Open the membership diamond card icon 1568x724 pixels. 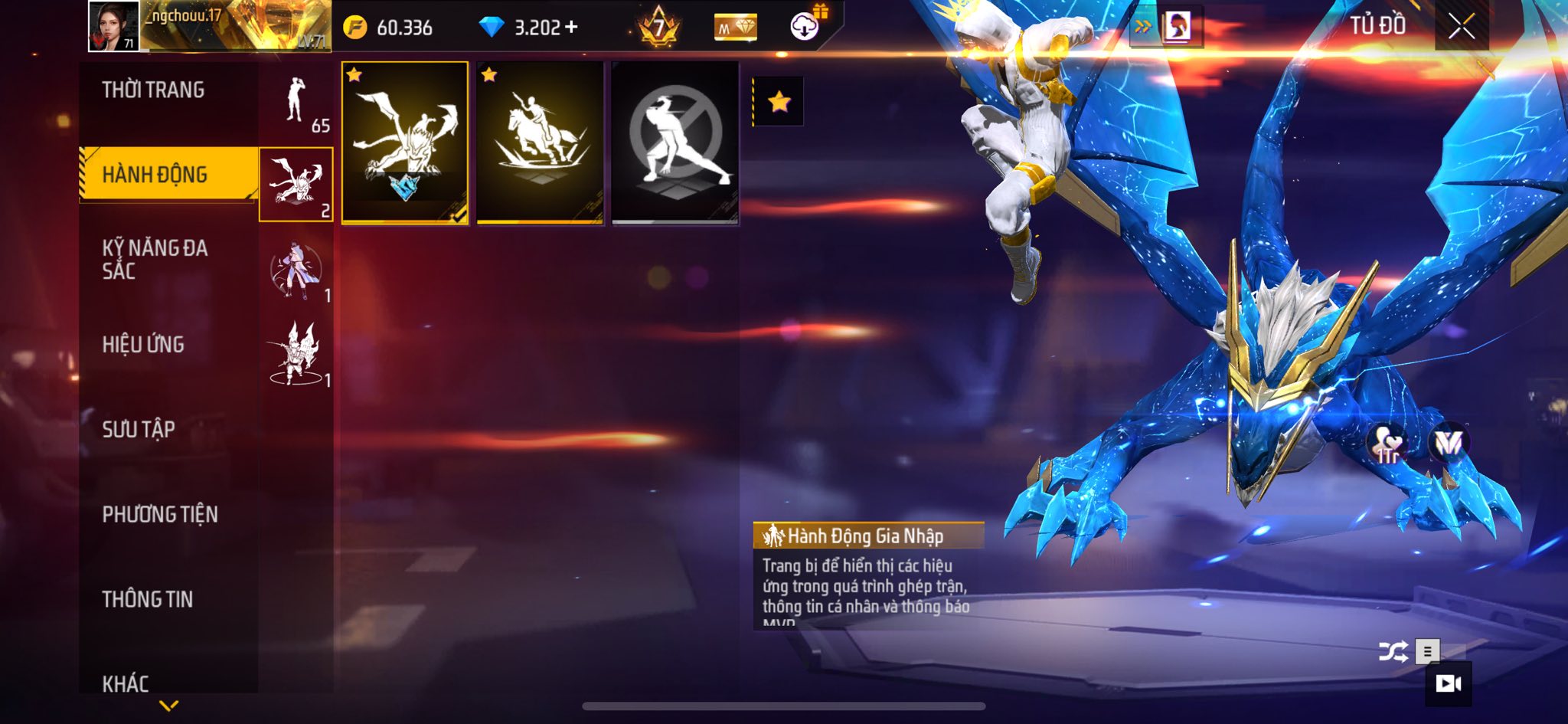click(x=735, y=28)
